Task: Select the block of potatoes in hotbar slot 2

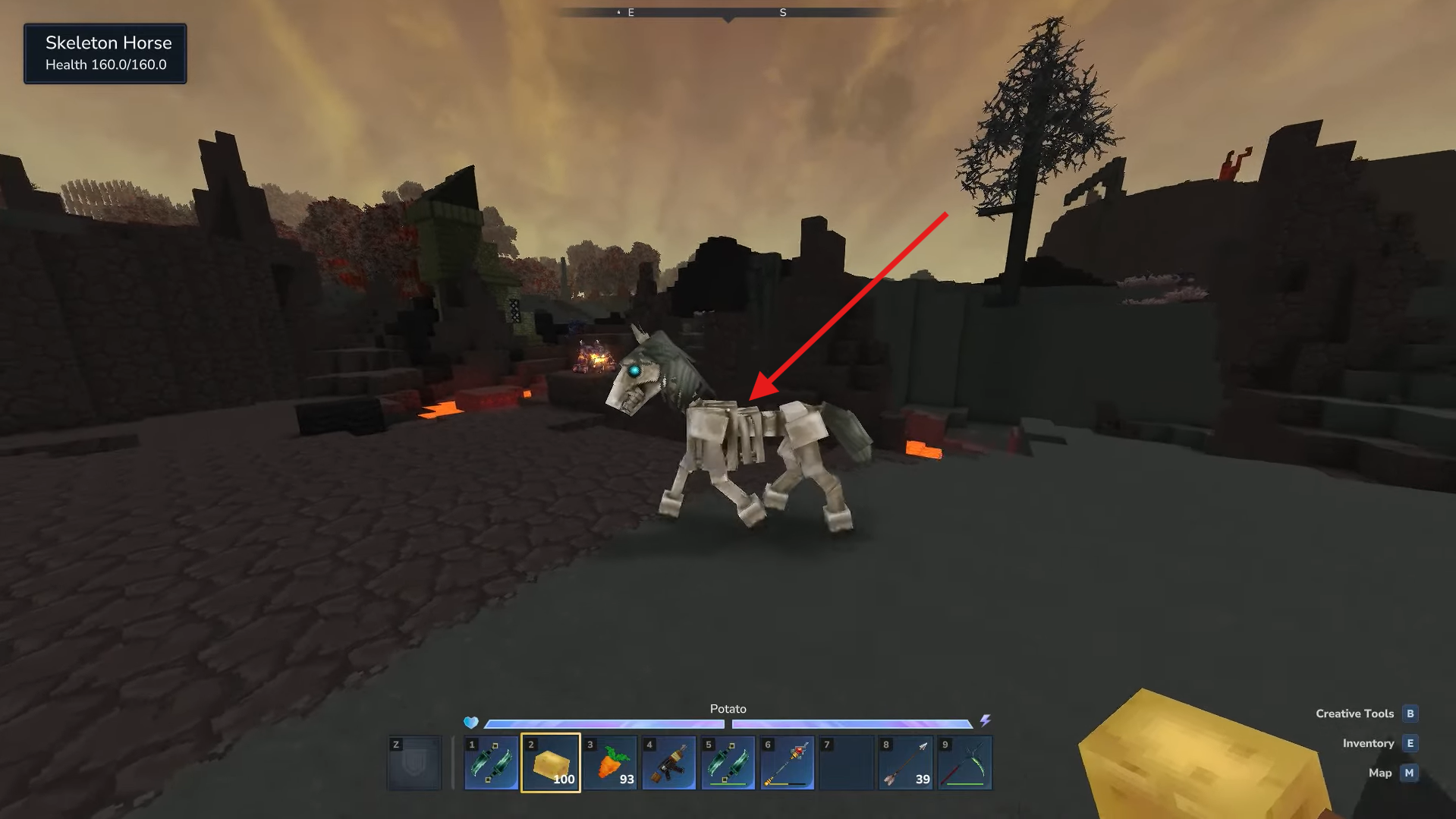Action: click(x=551, y=762)
